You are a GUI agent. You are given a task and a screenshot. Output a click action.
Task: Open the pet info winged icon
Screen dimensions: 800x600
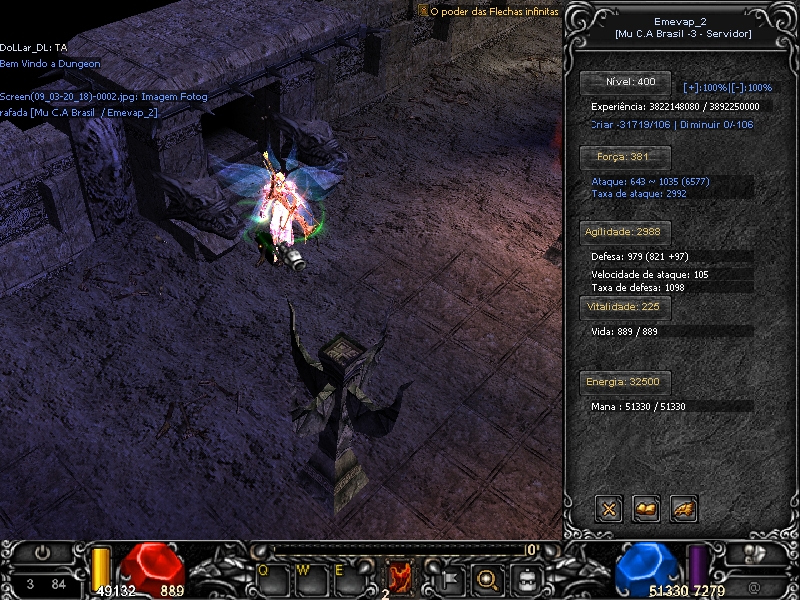tap(684, 509)
